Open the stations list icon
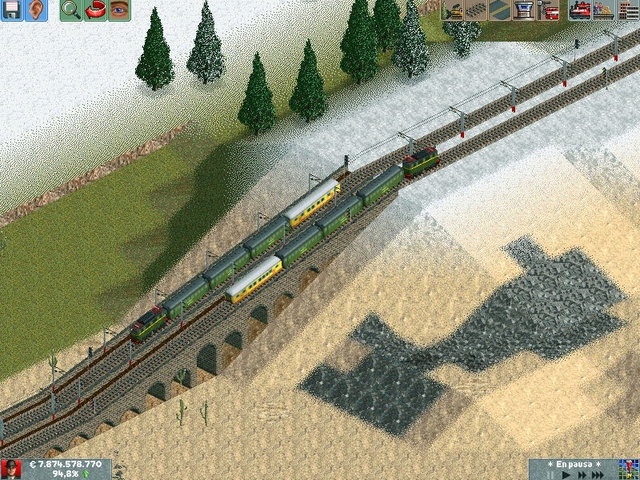Viewport: 640px width, 480px height. click(x=603, y=11)
